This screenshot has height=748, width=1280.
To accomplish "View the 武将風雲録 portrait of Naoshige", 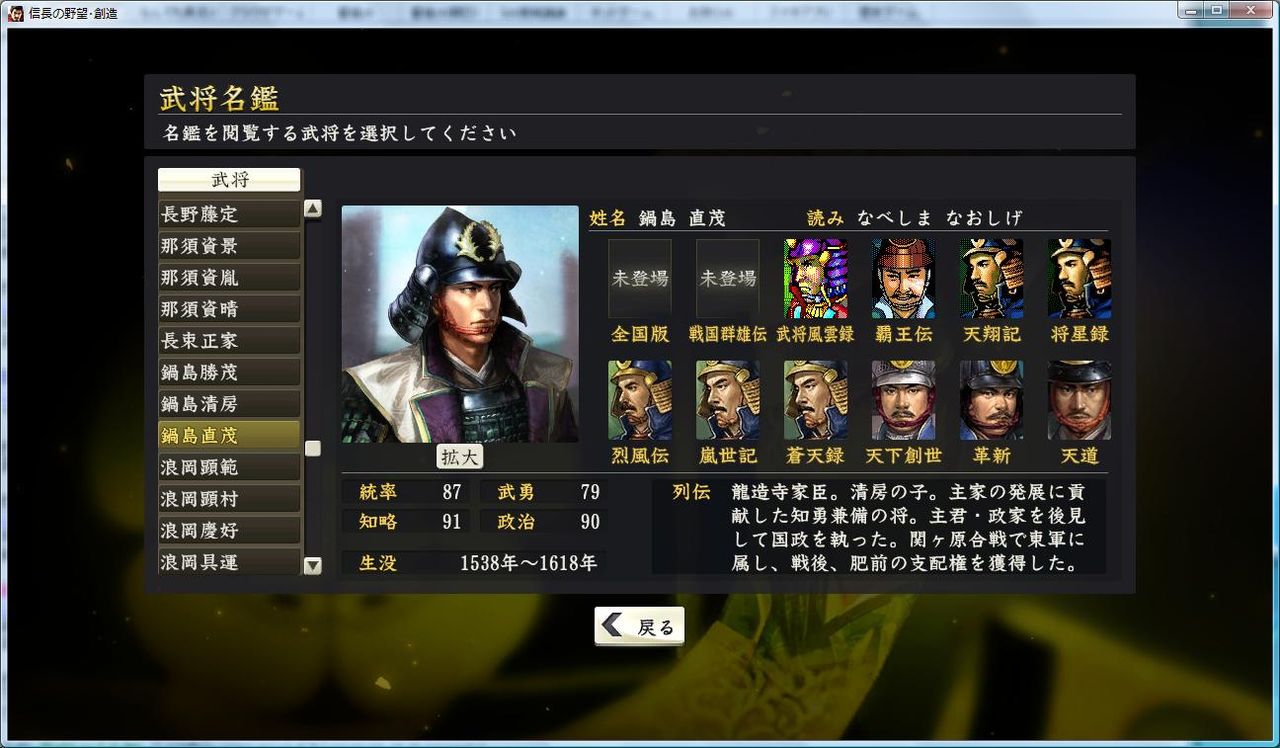I will 815,279.
